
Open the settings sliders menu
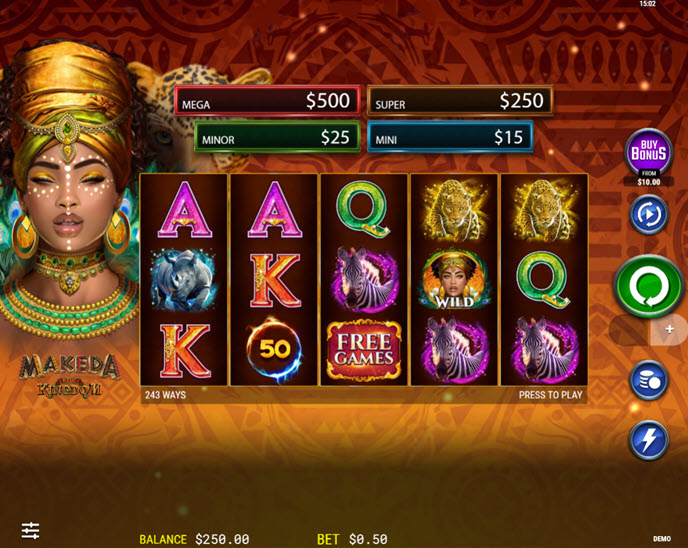(31, 530)
